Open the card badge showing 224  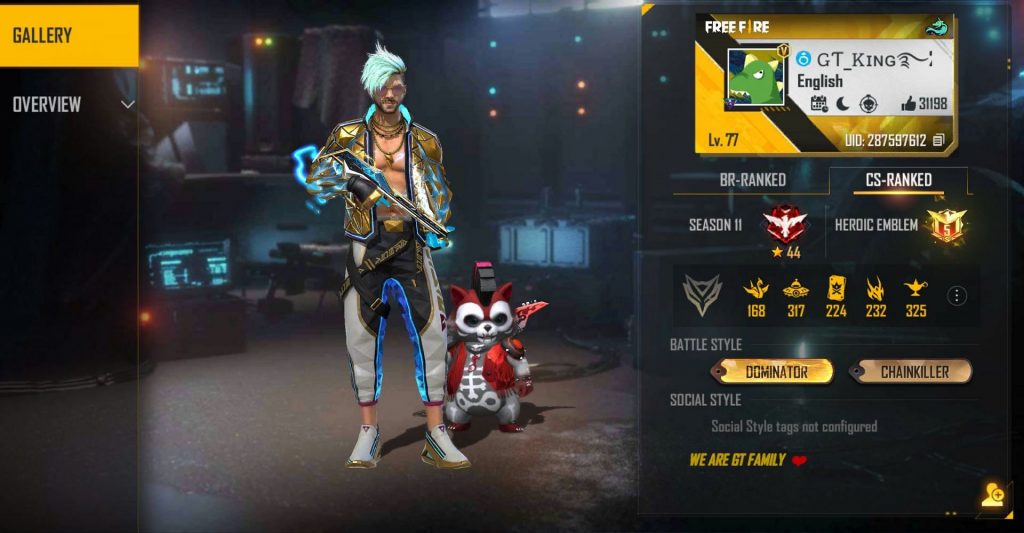click(x=836, y=291)
